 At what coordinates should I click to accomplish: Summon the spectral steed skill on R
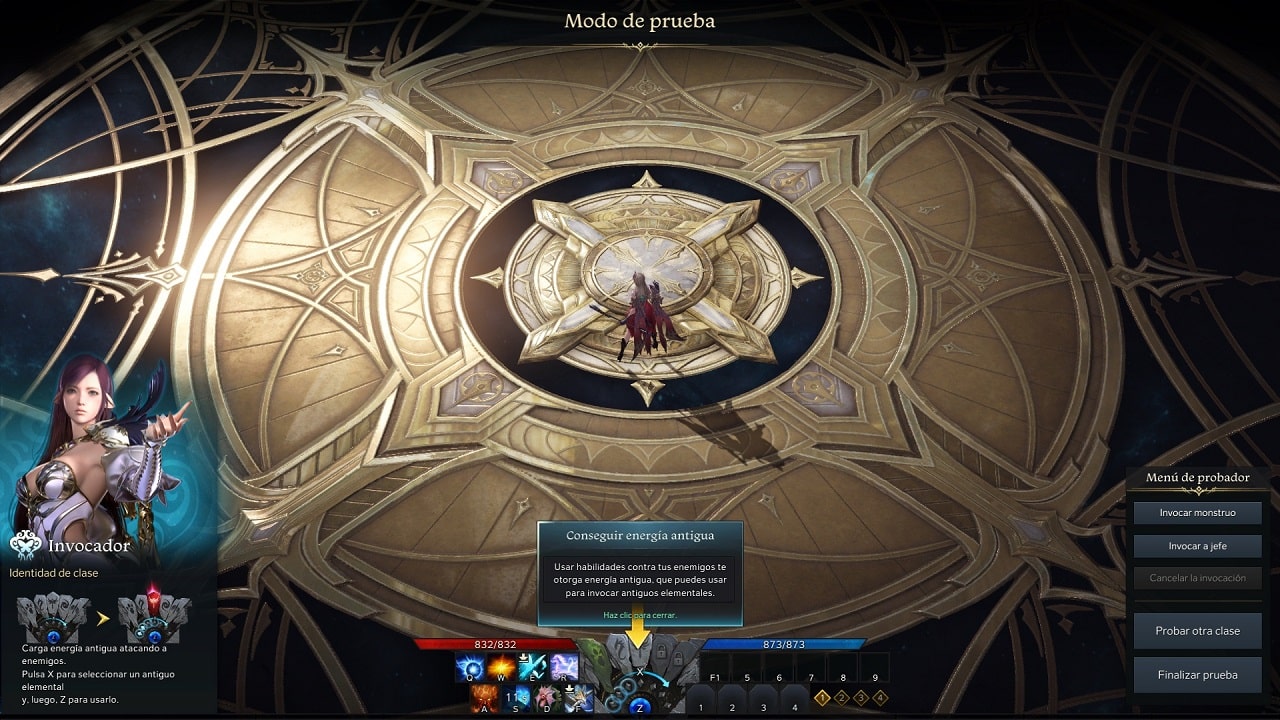tap(564, 665)
